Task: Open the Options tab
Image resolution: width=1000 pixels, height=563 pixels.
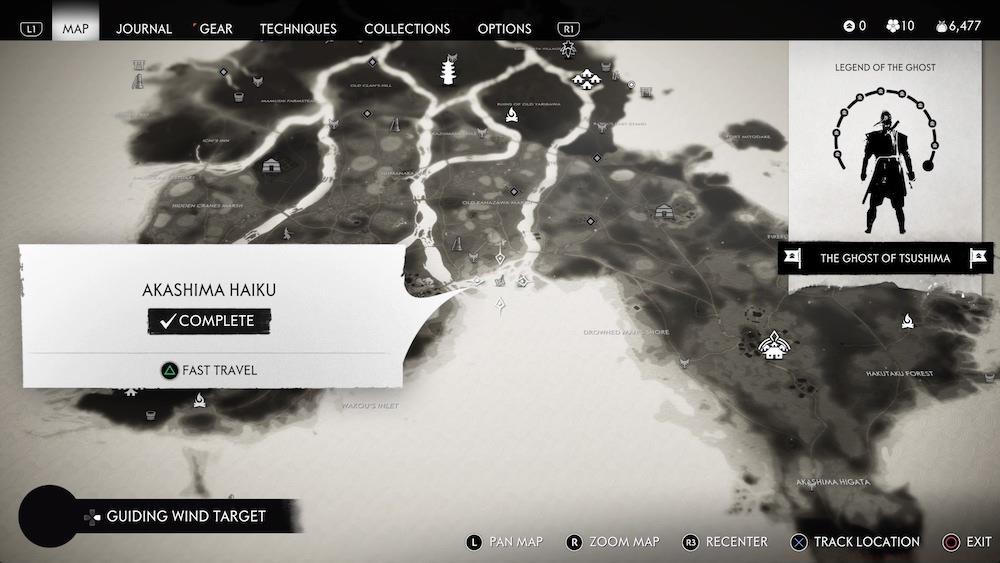Action: (504, 28)
